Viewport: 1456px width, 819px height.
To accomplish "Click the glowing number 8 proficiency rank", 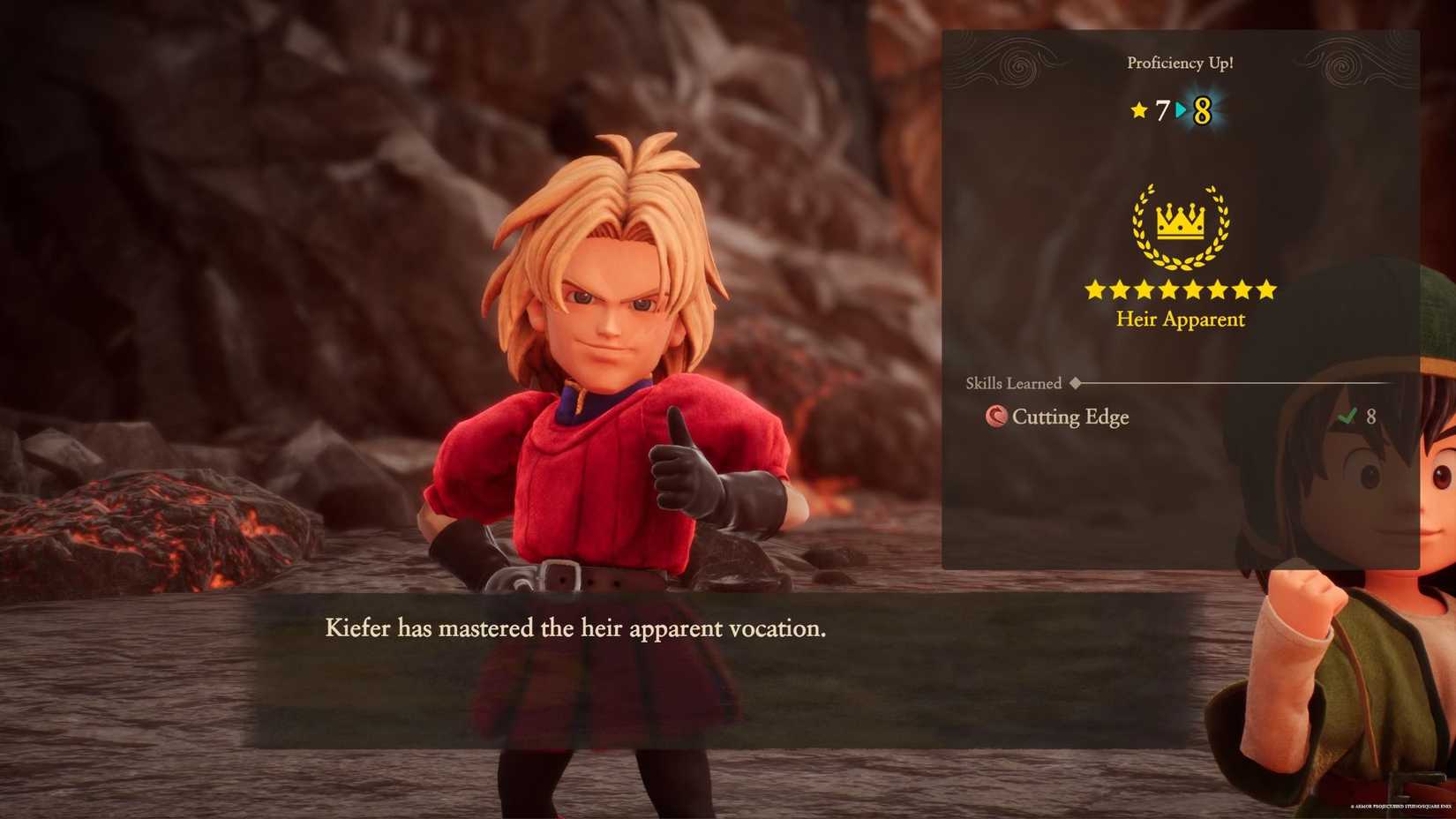I will coord(1204,110).
